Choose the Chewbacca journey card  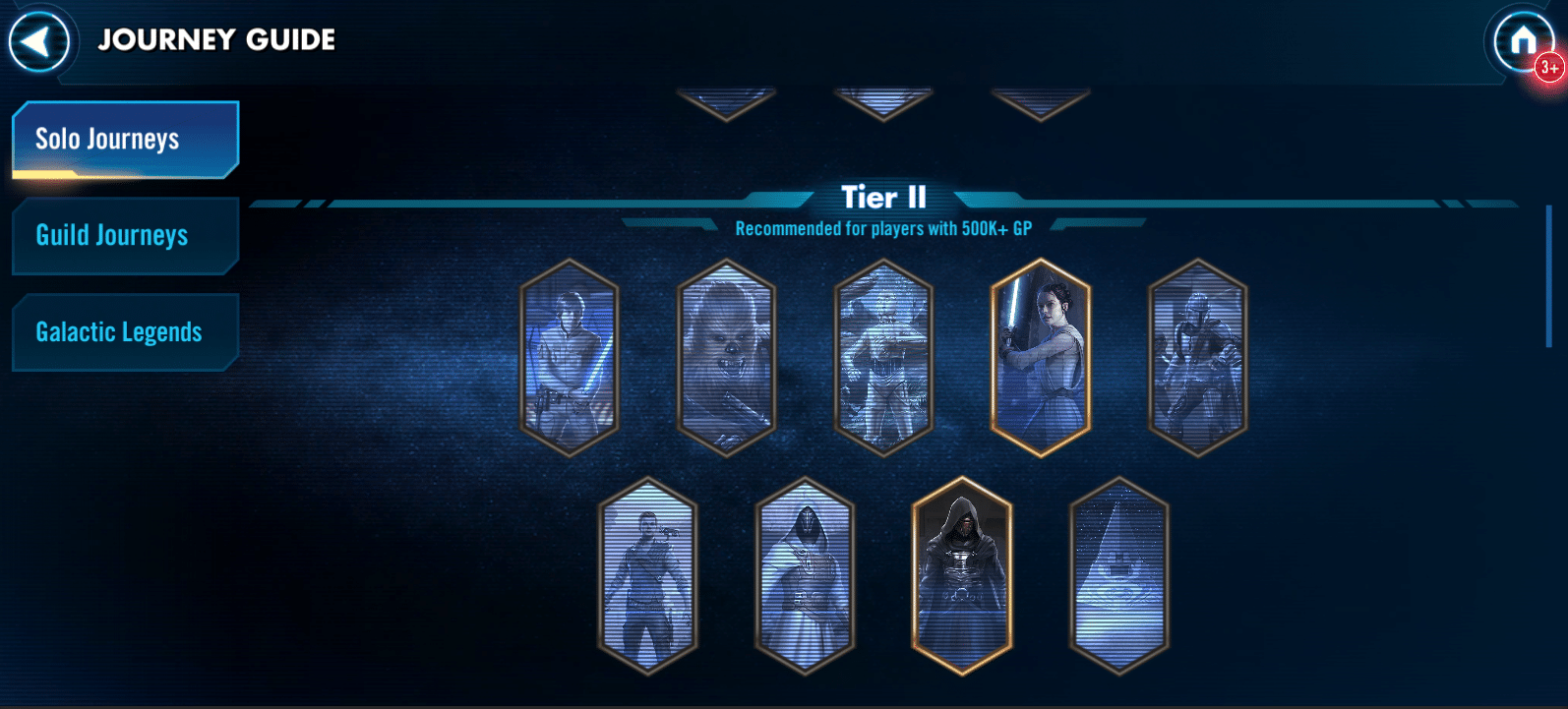pos(726,358)
